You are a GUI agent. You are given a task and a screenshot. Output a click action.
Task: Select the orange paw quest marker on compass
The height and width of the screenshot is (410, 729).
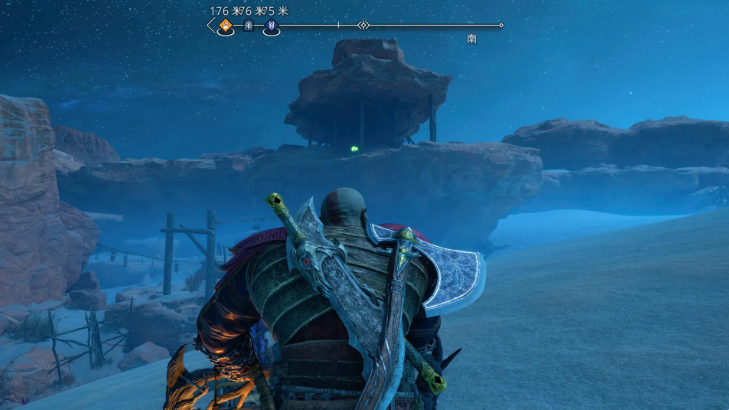pyautogui.click(x=226, y=26)
